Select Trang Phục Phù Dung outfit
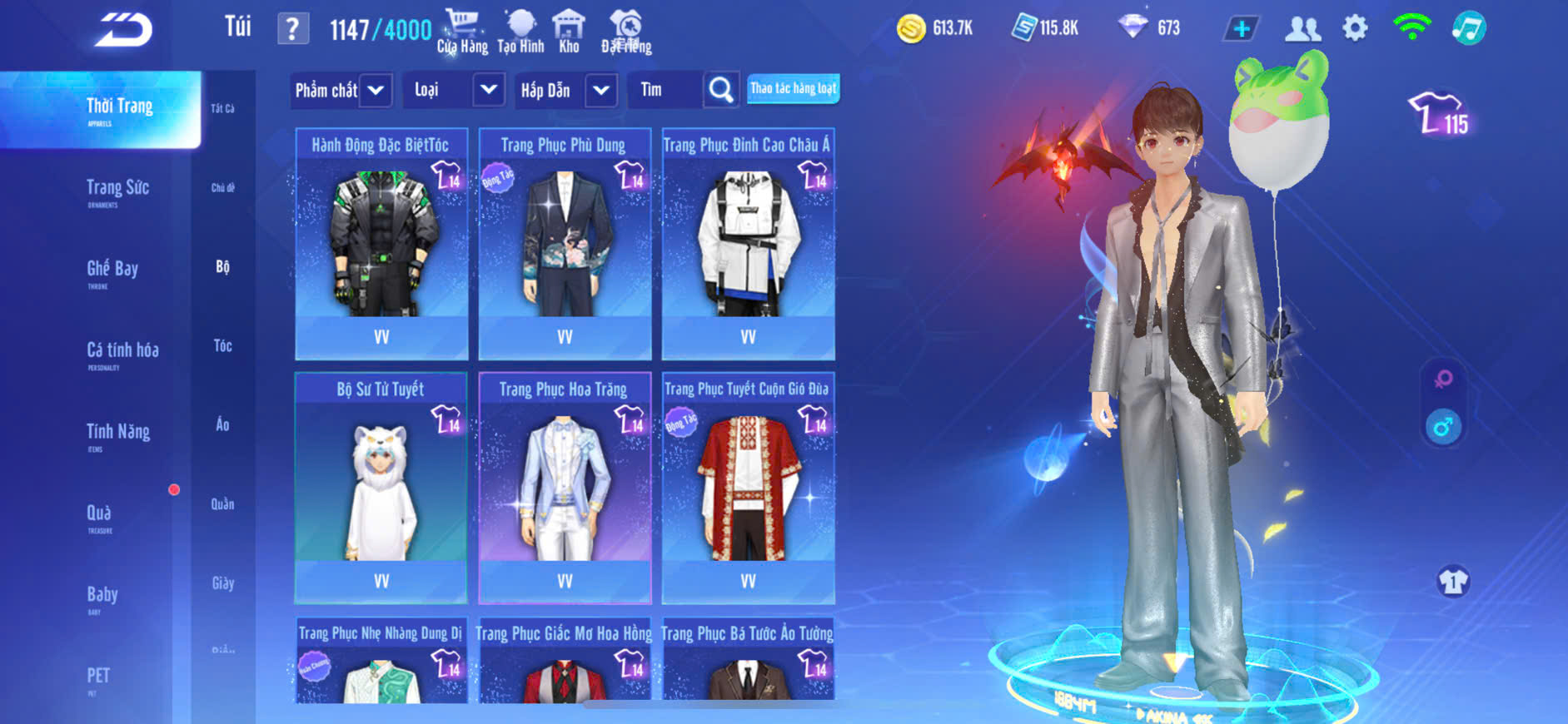The width and height of the screenshot is (1568, 724). point(565,244)
